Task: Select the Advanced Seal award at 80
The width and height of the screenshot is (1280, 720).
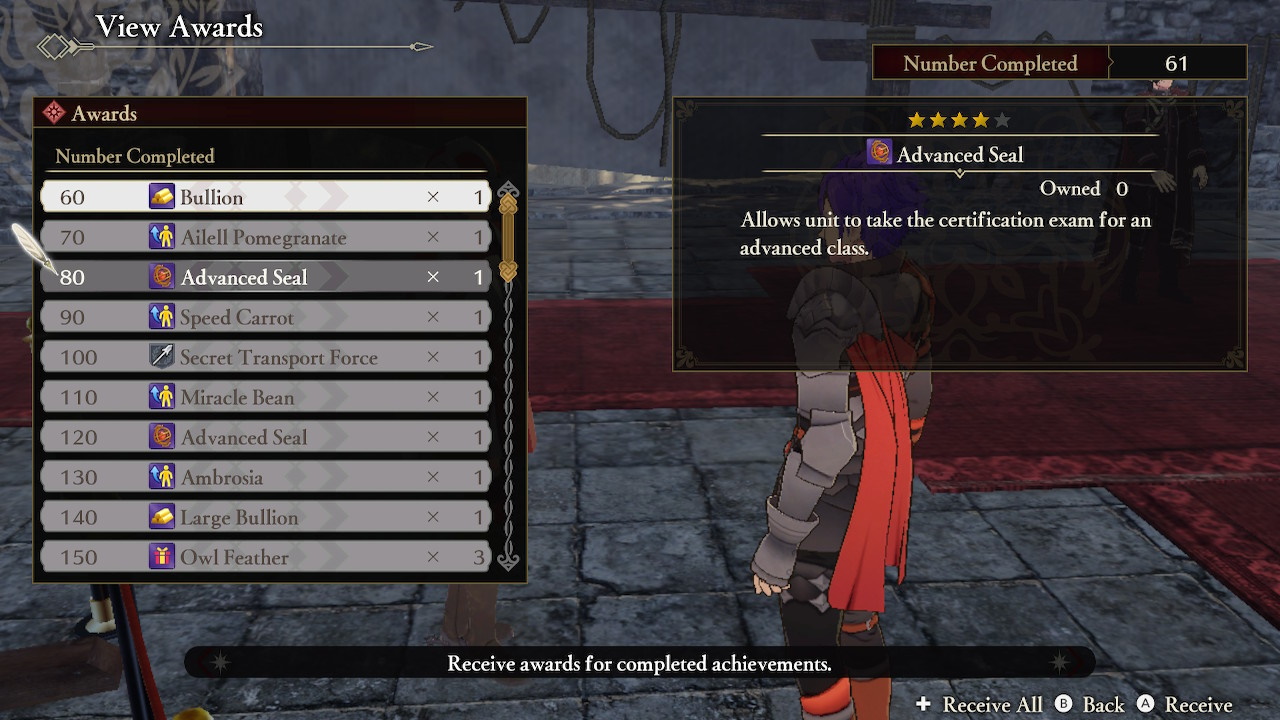Action: (265, 277)
